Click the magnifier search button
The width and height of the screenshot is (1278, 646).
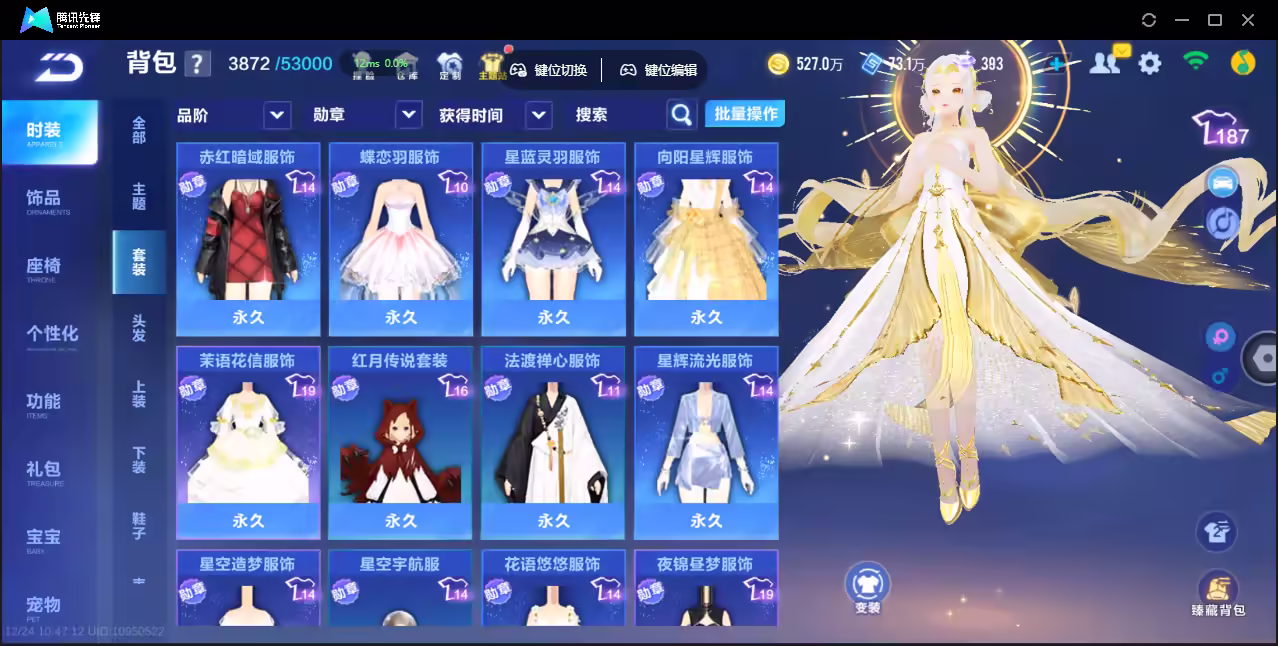point(681,115)
